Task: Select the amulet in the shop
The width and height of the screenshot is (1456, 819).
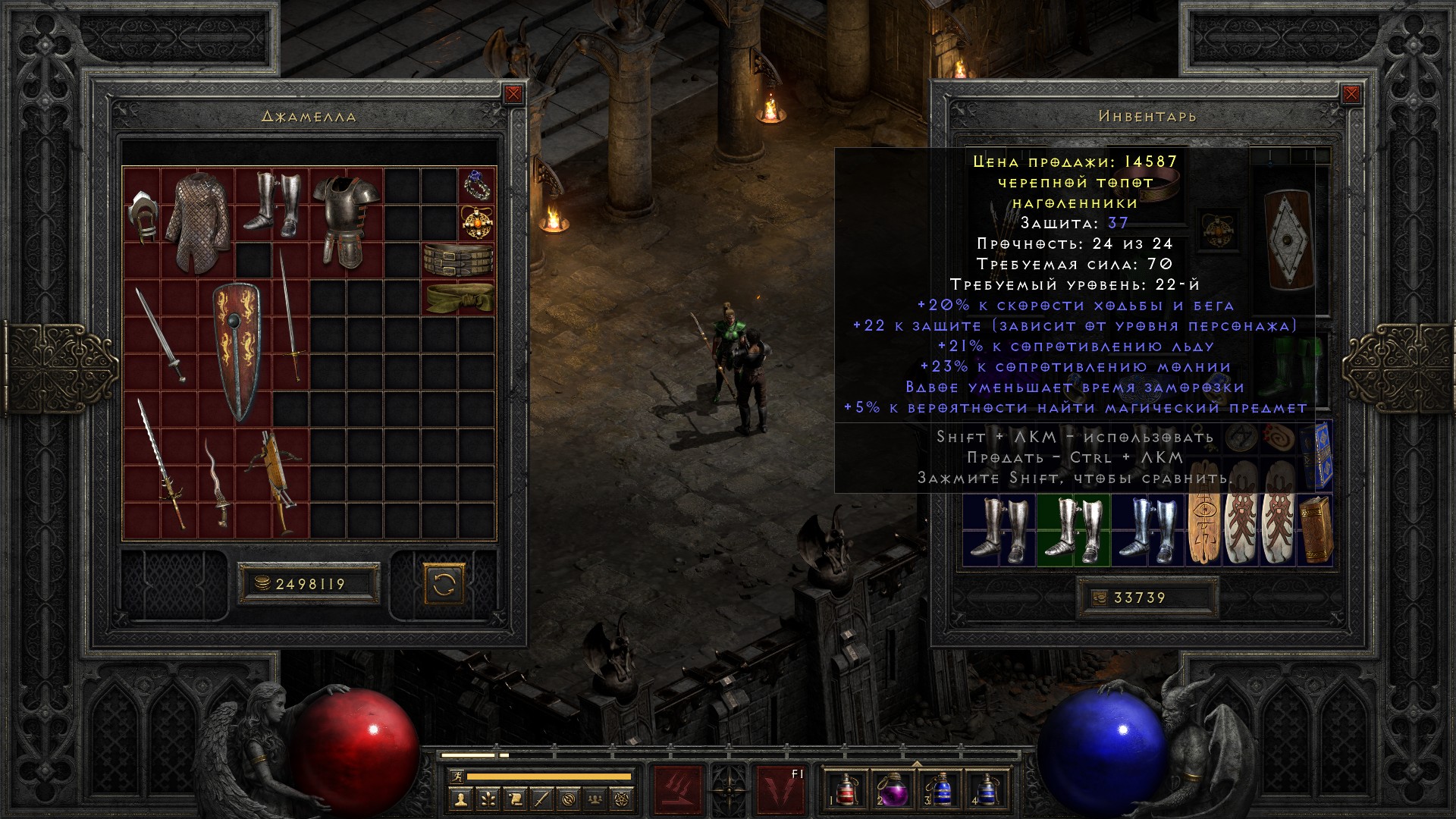Action: click(477, 223)
